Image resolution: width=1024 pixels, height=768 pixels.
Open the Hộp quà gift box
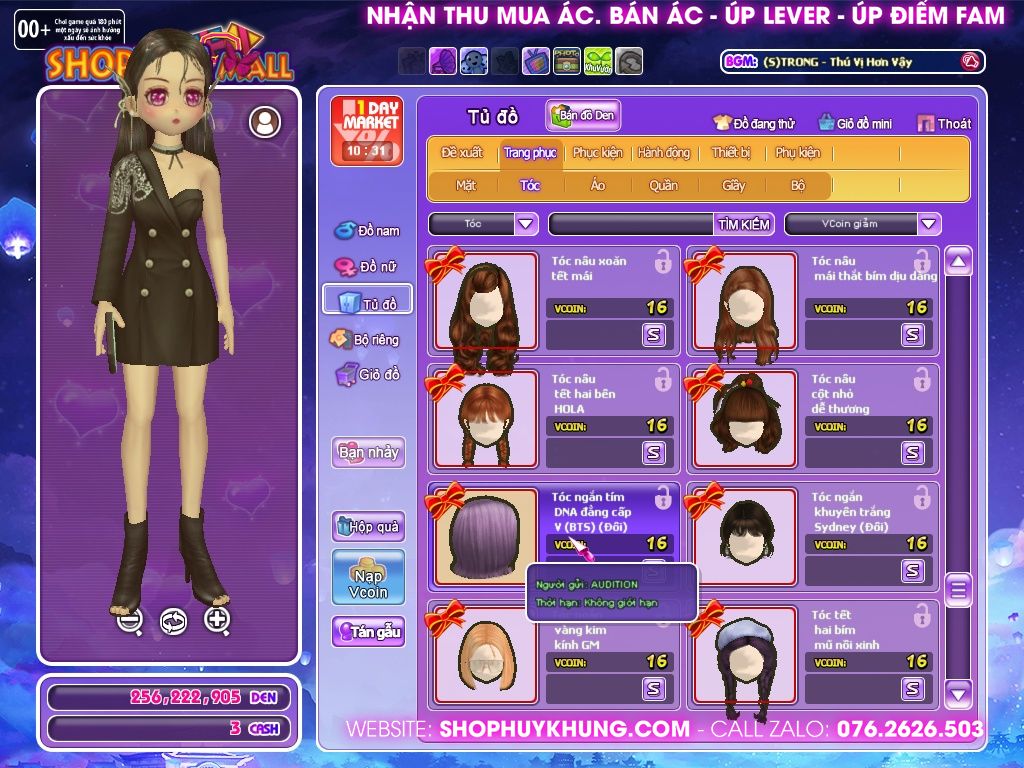[368, 526]
